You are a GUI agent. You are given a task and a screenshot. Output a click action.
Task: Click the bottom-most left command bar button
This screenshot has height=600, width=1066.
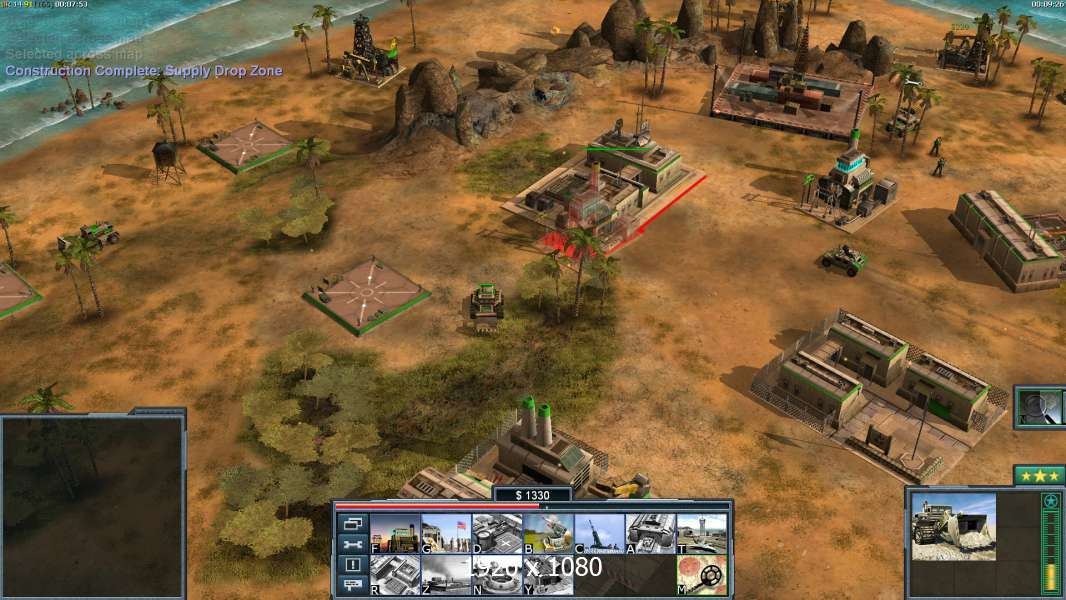[352, 586]
